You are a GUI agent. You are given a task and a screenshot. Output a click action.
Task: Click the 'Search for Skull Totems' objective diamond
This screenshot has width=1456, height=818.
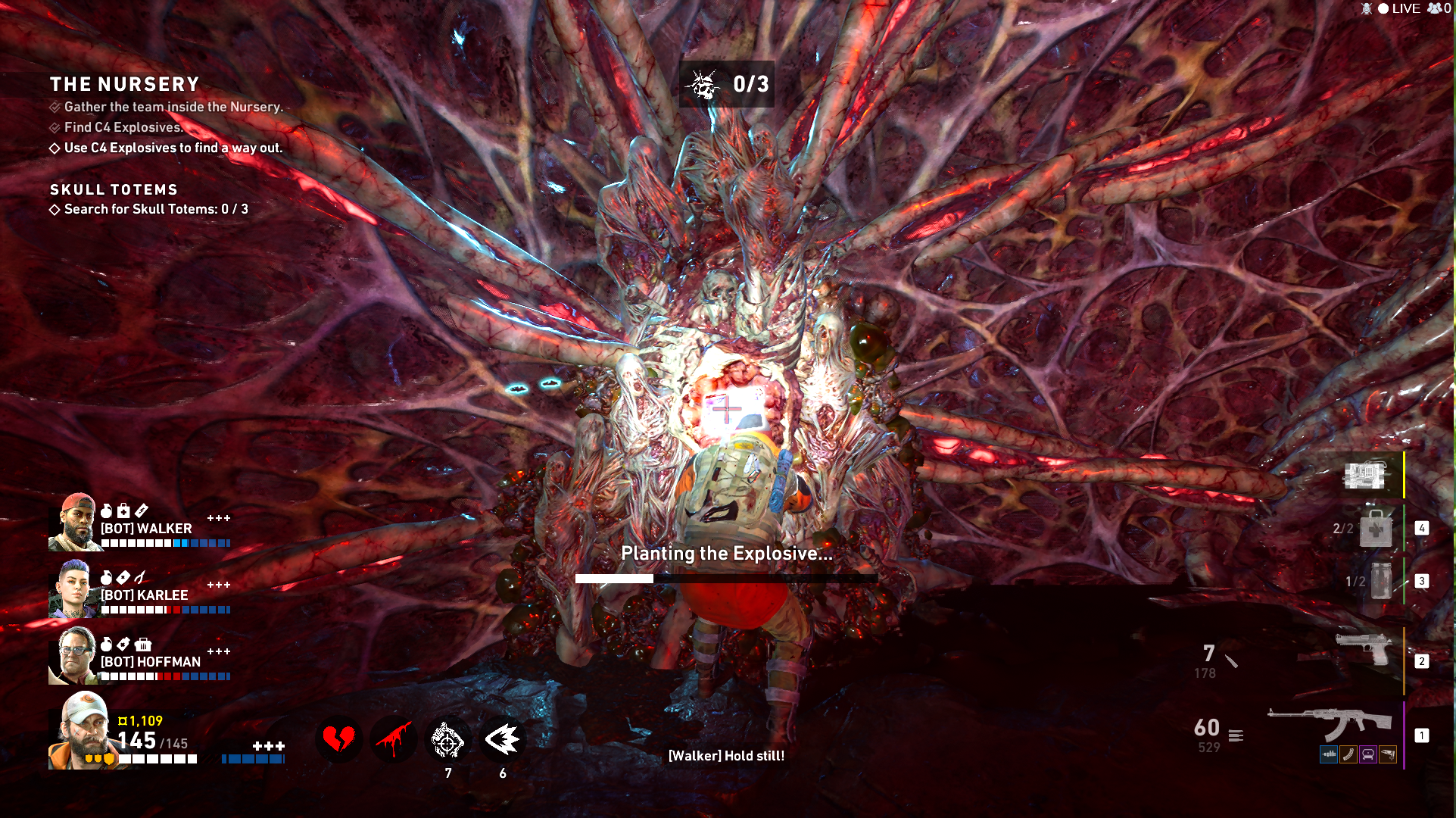[55, 209]
